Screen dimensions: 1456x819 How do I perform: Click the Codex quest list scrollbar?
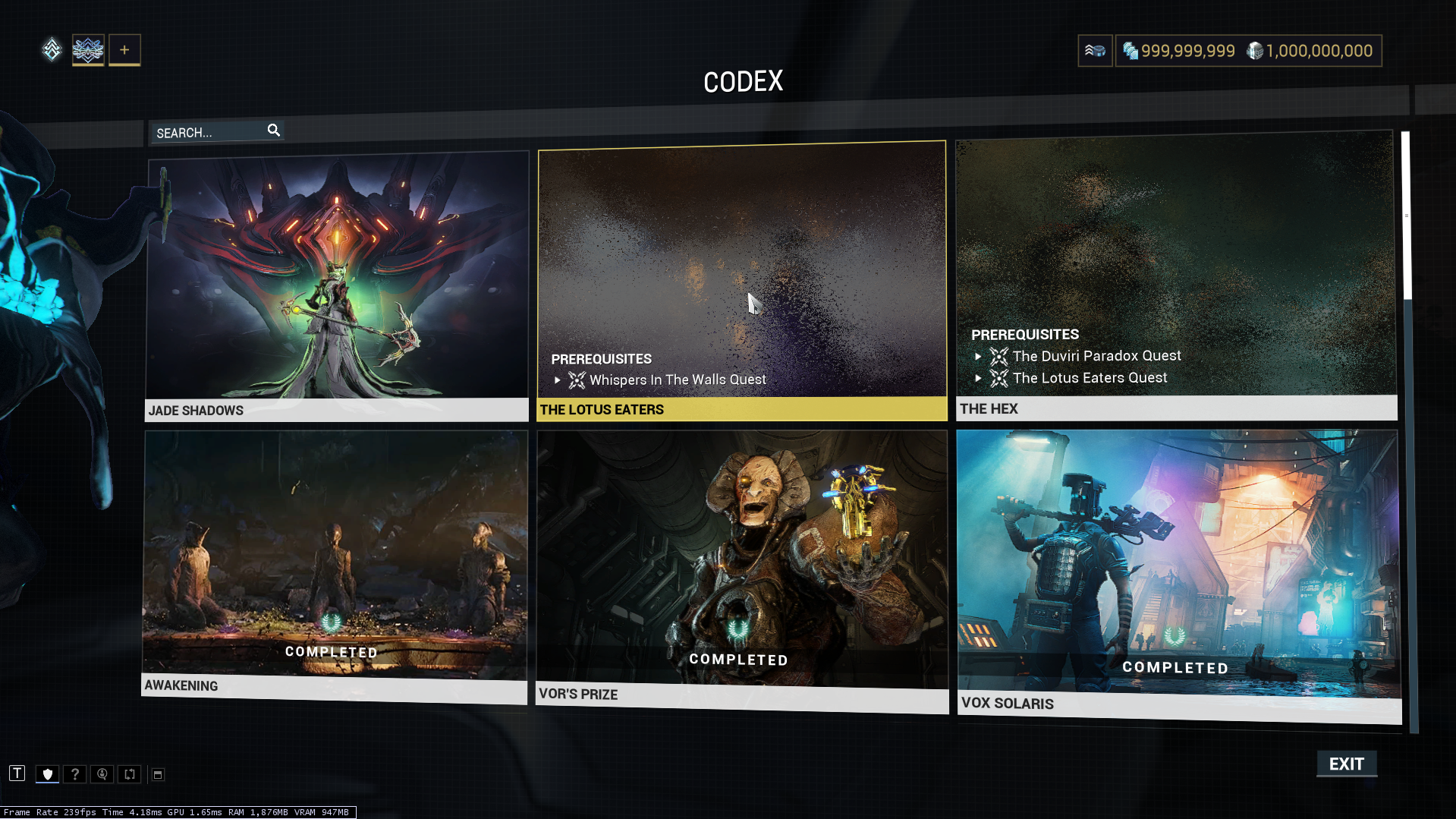pyautogui.click(x=1406, y=215)
